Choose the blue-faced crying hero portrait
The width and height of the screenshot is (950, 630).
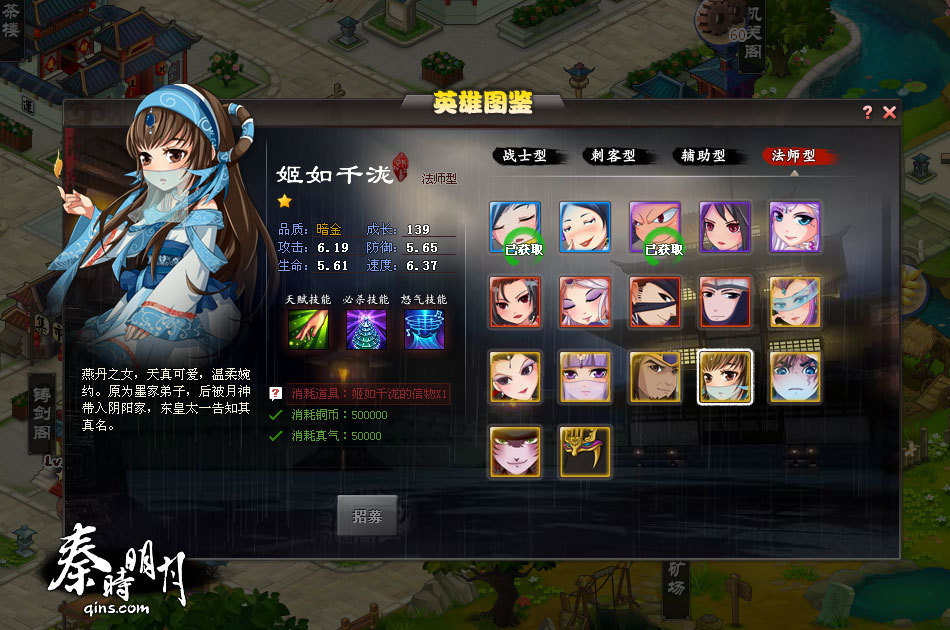[795, 377]
